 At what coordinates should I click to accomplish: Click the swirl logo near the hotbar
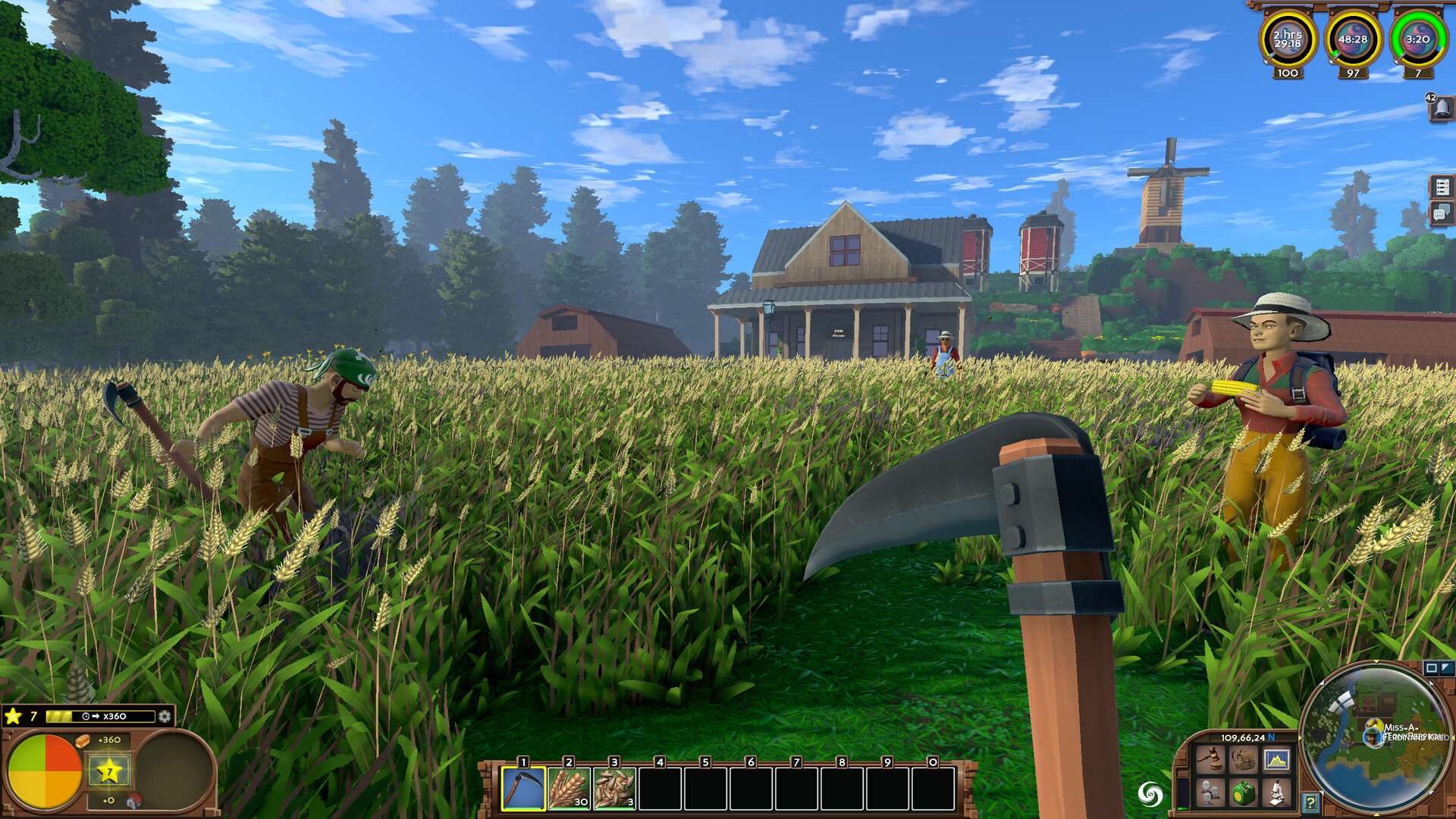[x=1150, y=794]
